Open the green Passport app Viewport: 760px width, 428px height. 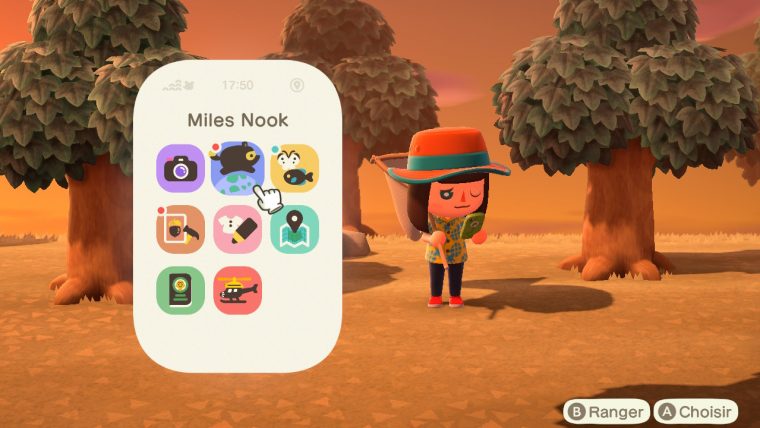[181, 290]
